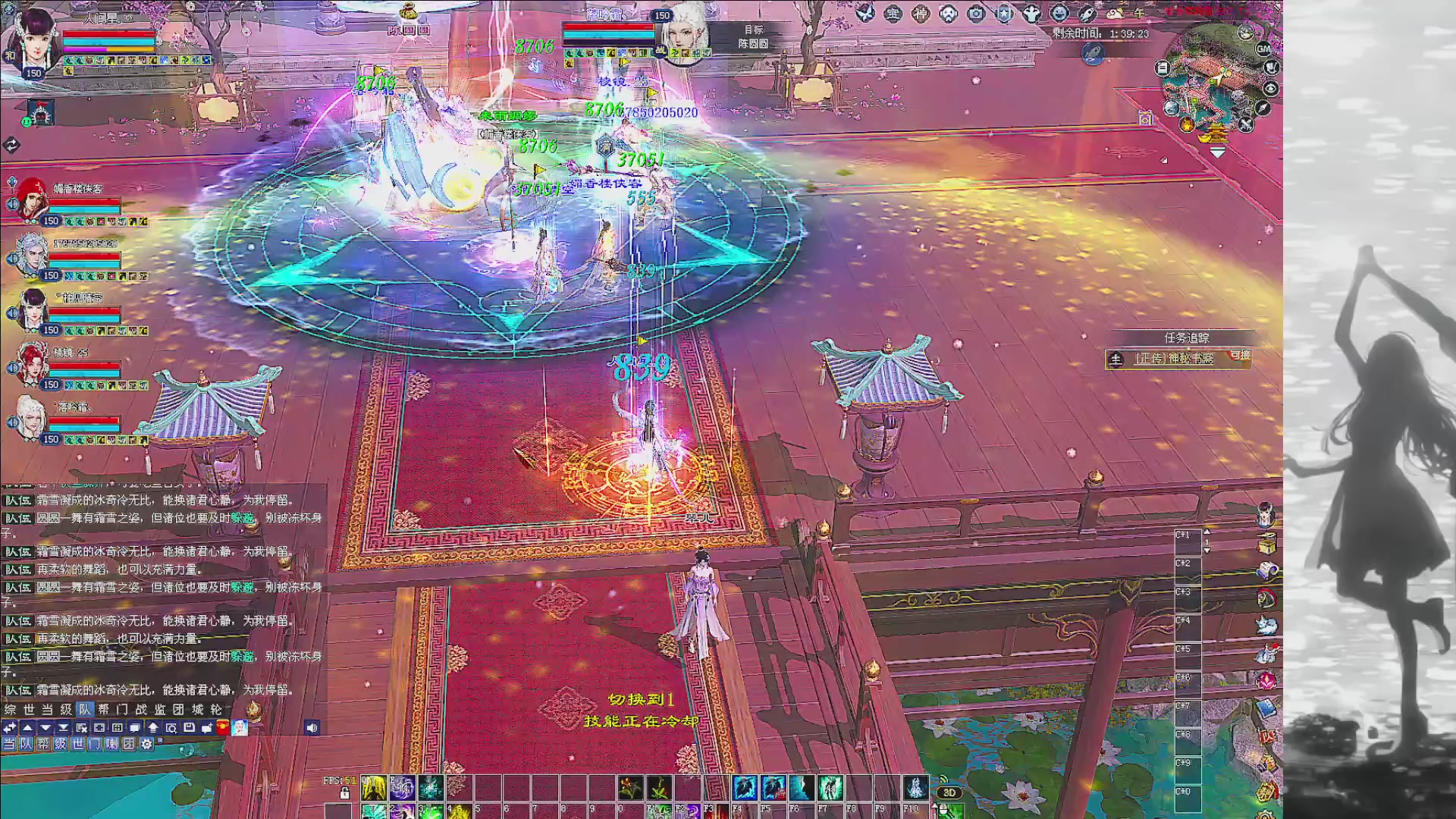Open the red envelope icon above chat tabs
The image size is (1456, 819).
(222, 728)
